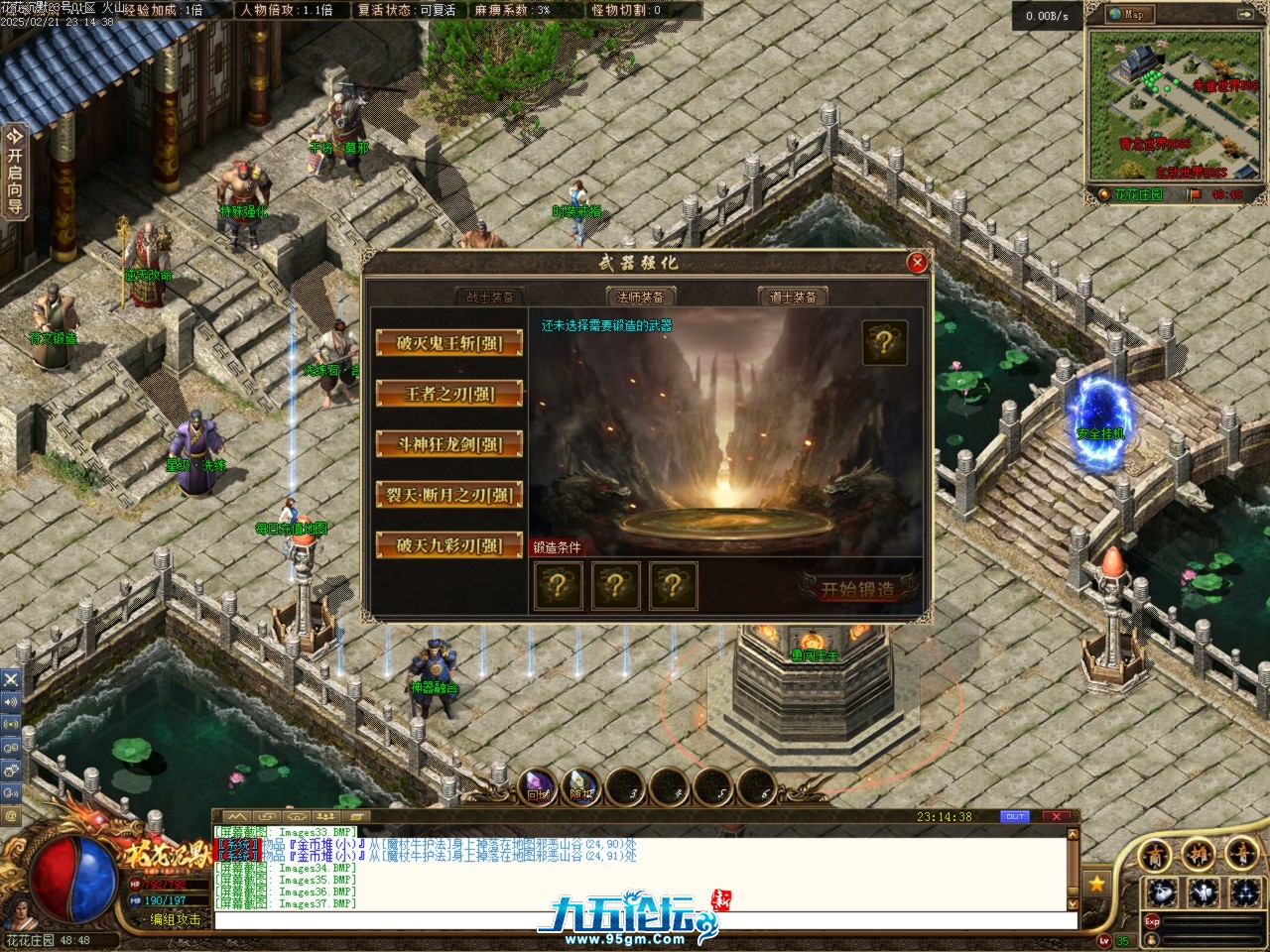Image resolution: width=1270 pixels, height=952 pixels.
Task: Use the 回城 return-to-town hotbar item
Action: (x=538, y=786)
